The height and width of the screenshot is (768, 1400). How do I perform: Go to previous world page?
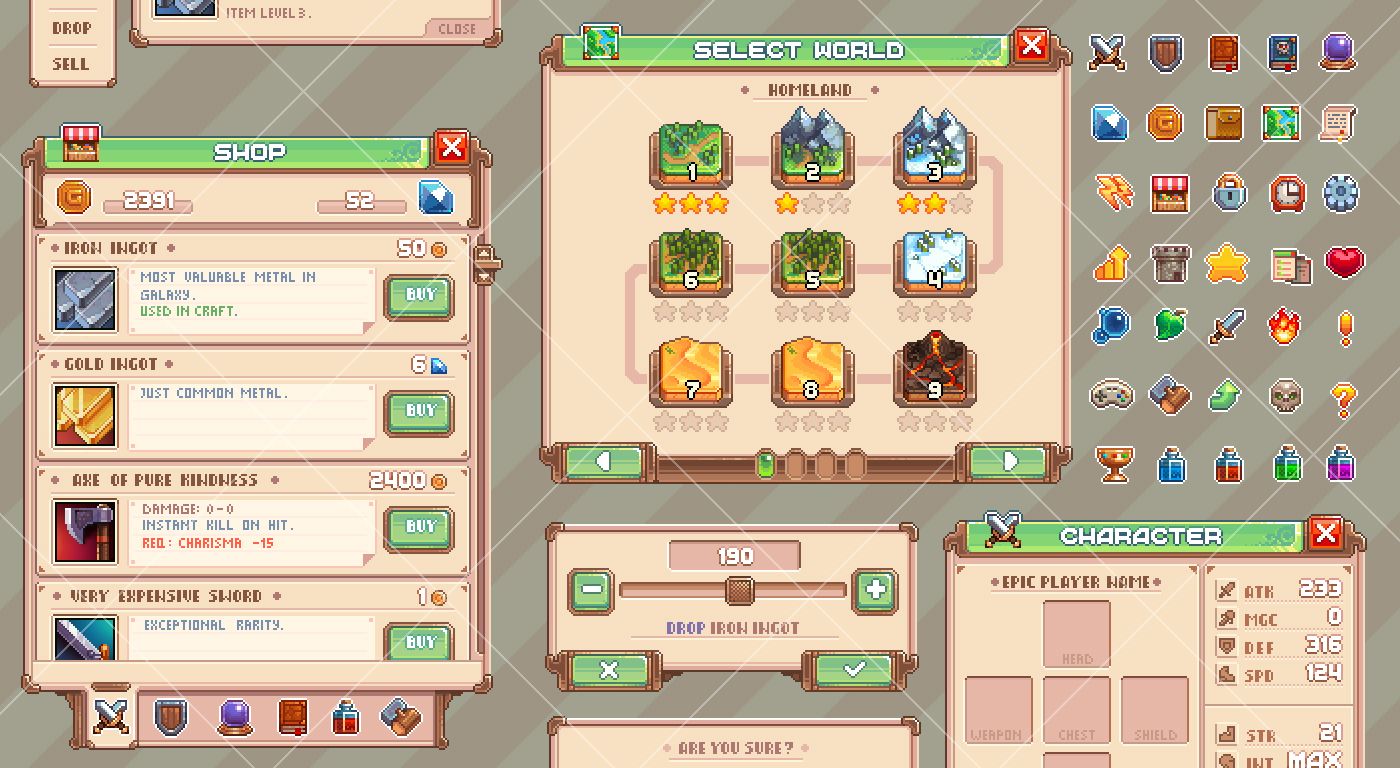point(604,462)
